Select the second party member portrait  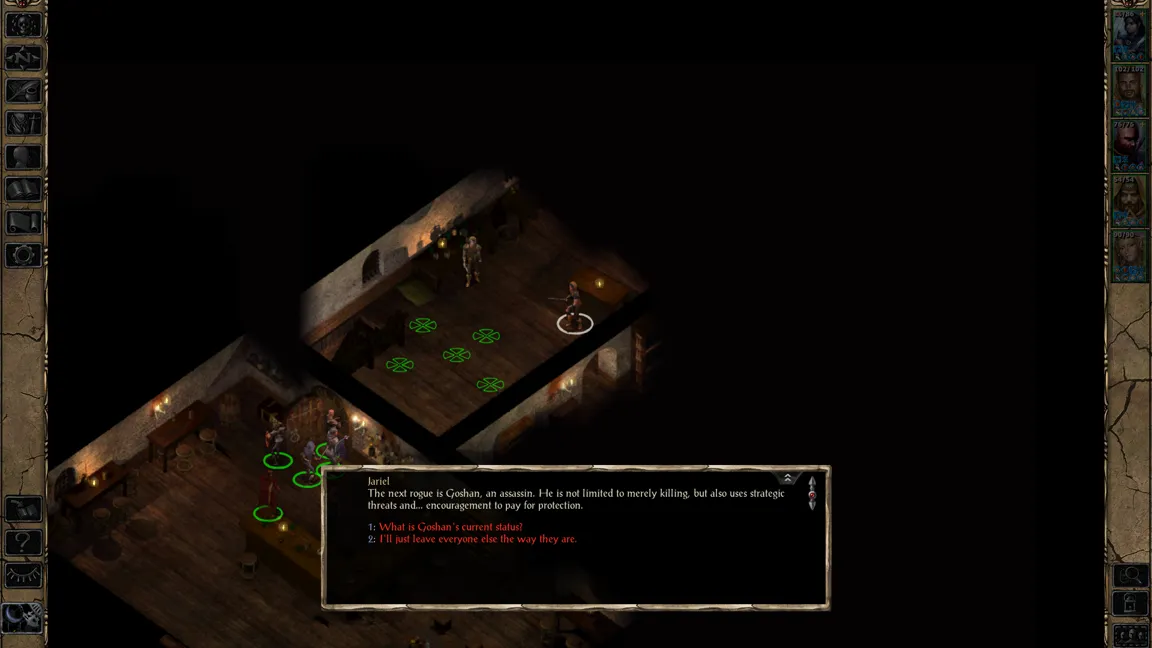click(1130, 91)
